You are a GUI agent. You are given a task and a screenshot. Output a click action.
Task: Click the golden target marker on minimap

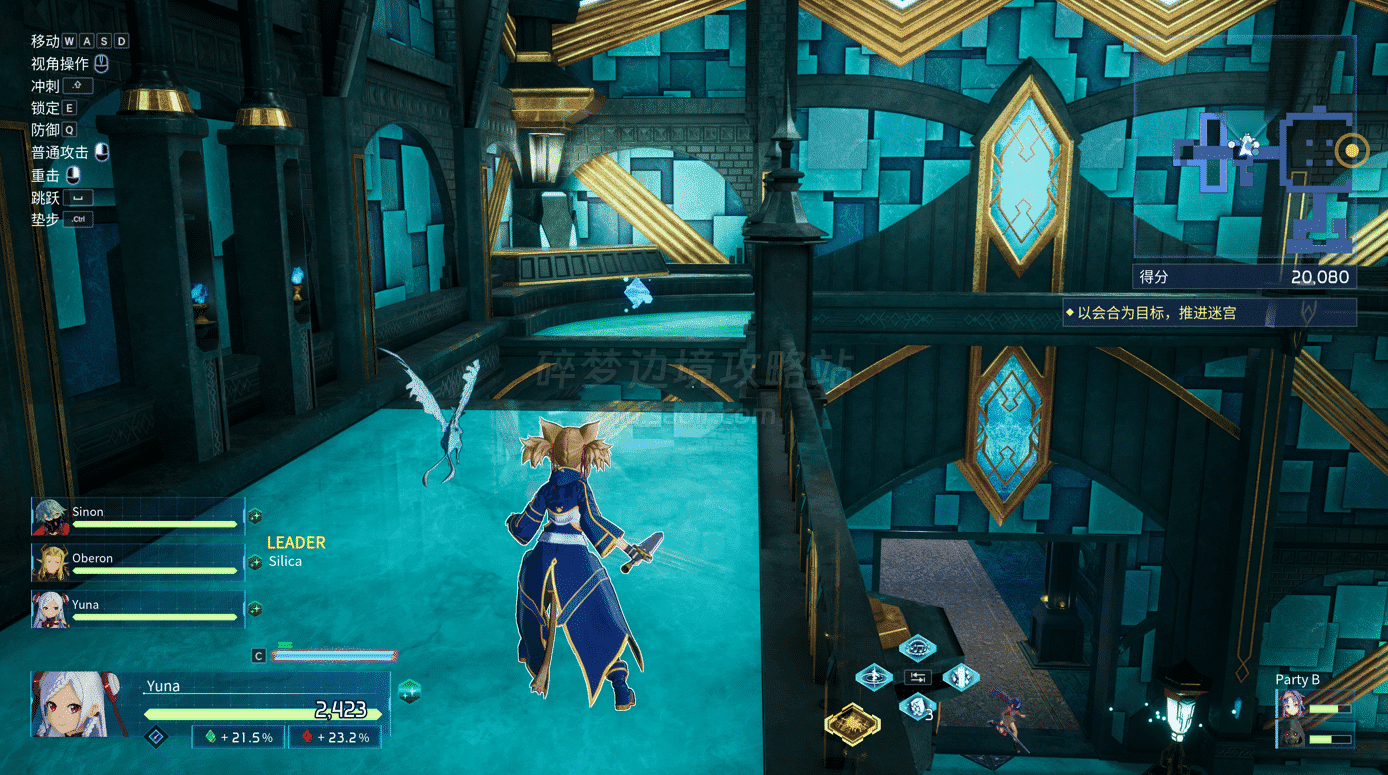(x=1352, y=150)
